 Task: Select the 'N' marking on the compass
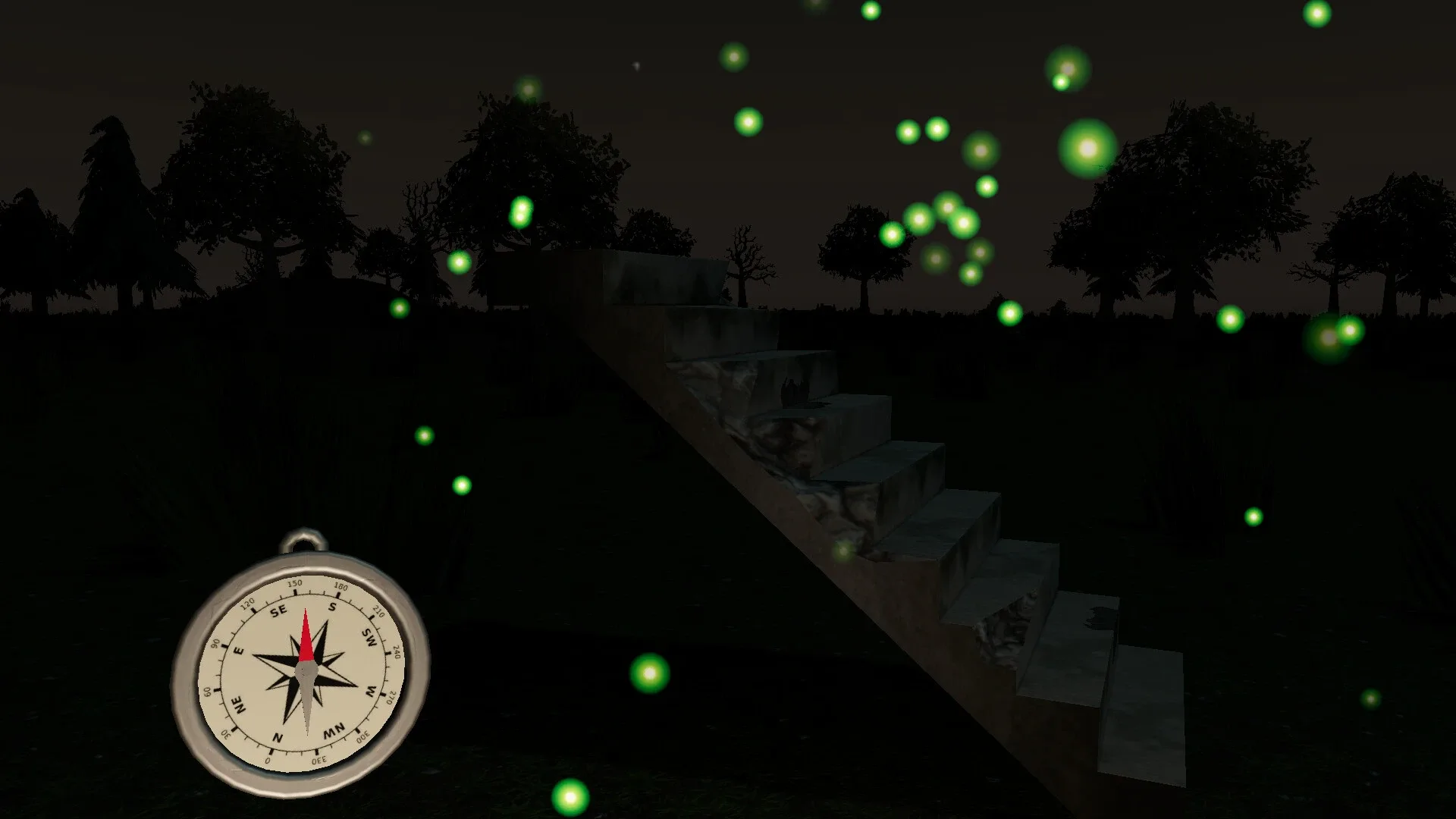278,736
